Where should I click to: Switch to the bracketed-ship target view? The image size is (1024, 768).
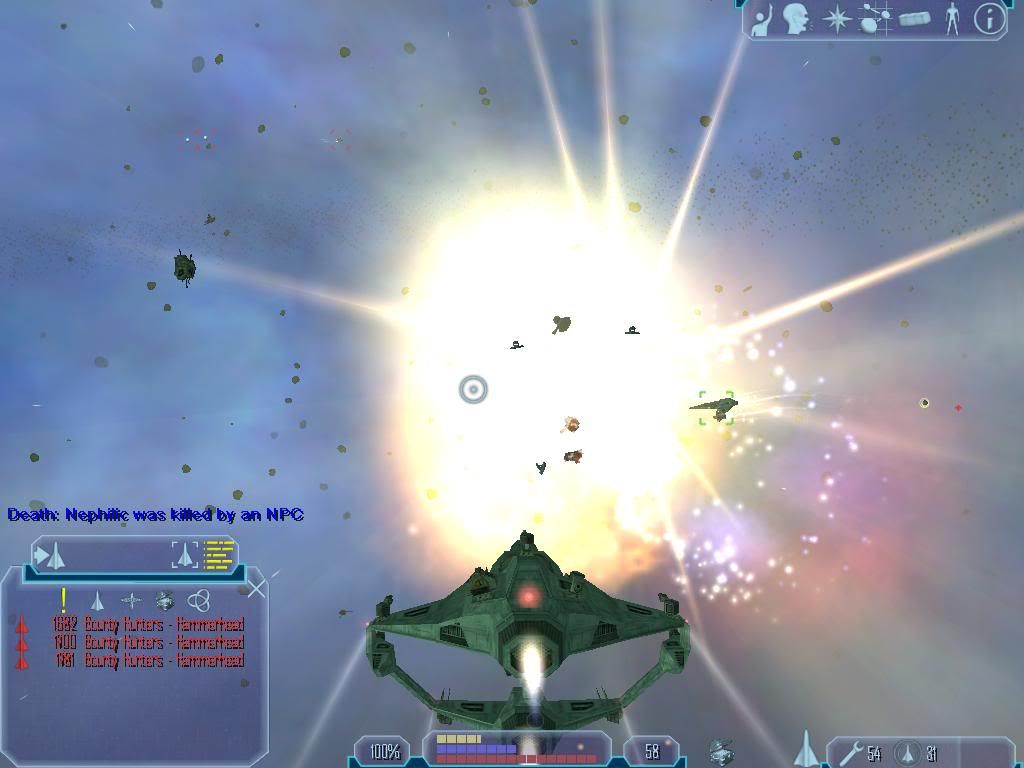[x=185, y=554]
